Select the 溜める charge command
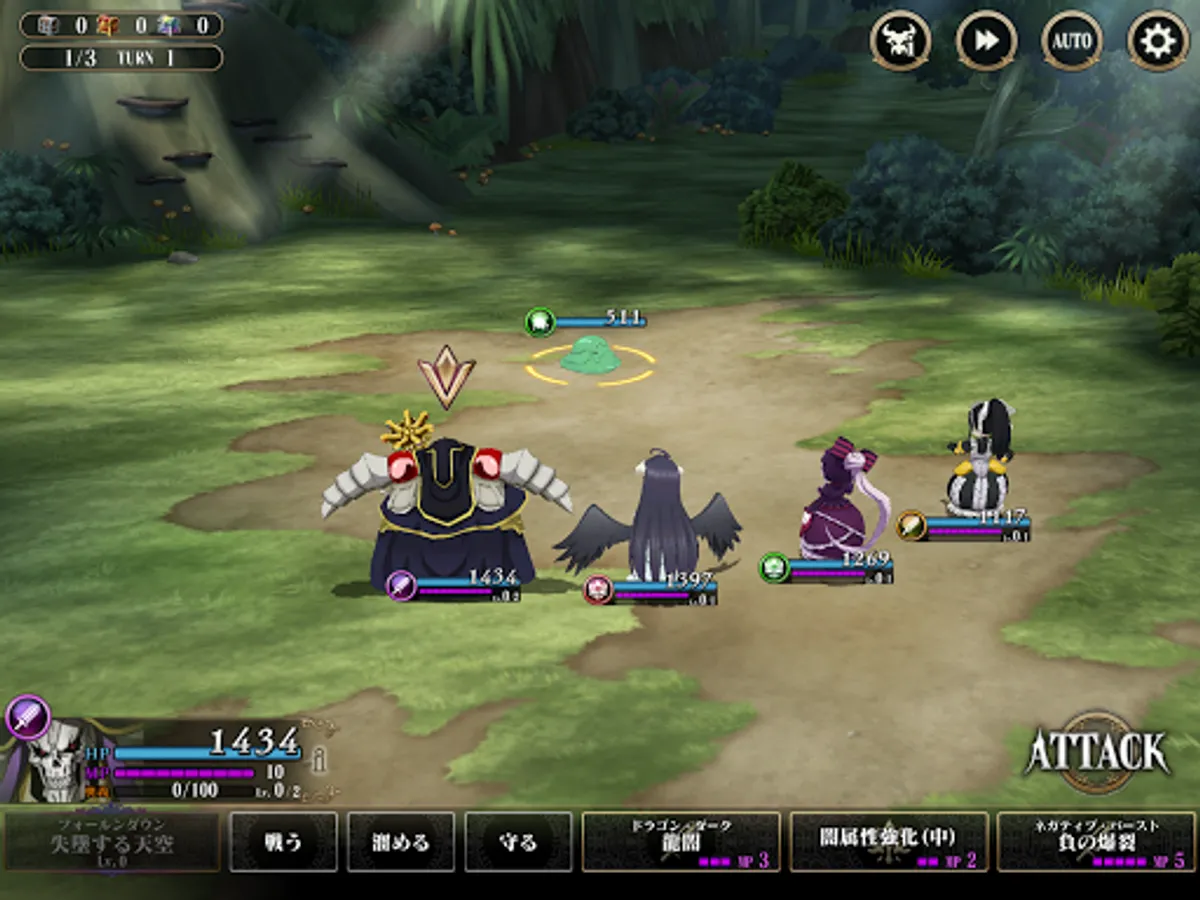Screen dimensions: 1200x900 click(x=401, y=842)
